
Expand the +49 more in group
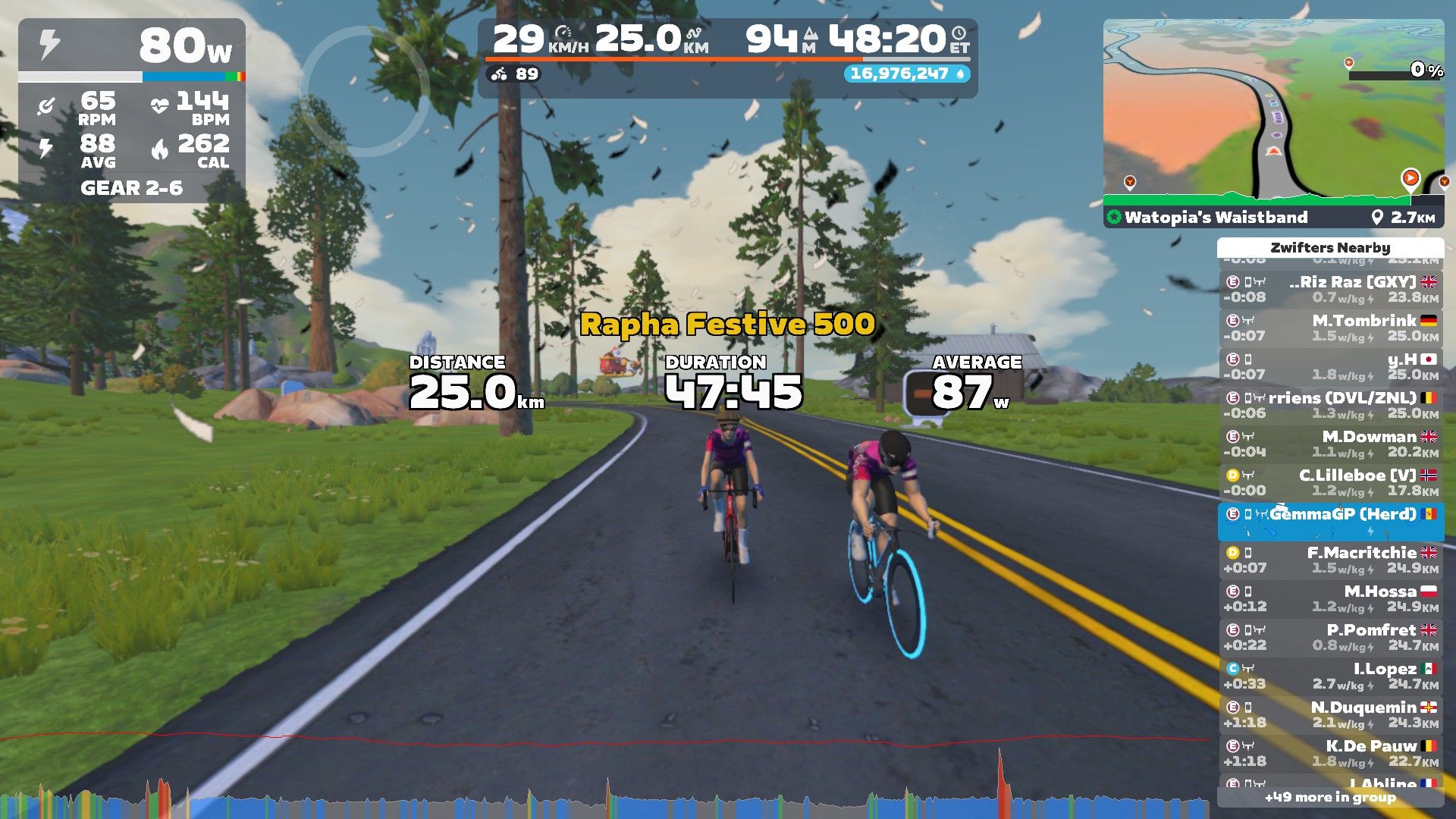tap(1330, 797)
